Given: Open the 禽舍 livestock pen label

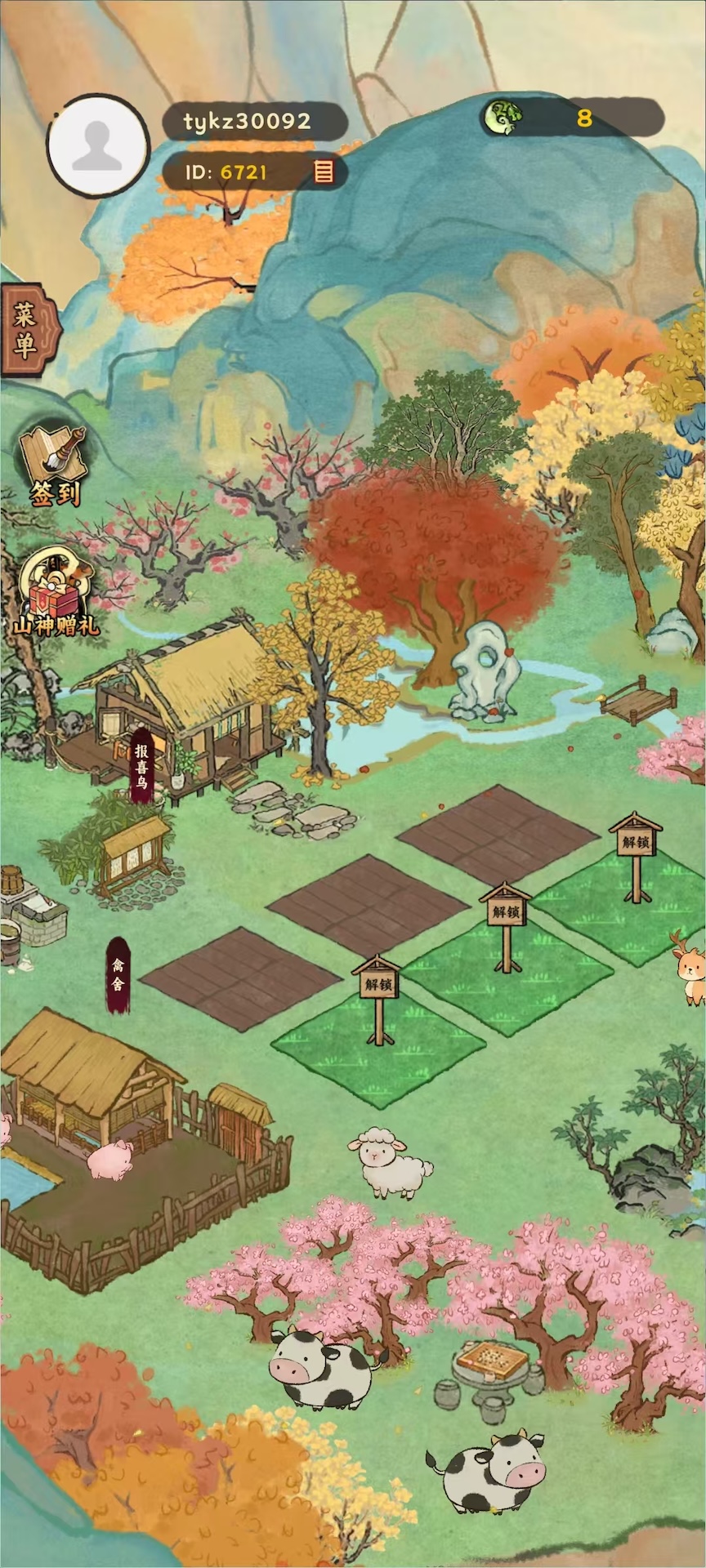Looking at the screenshot, I should [x=118, y=974].
